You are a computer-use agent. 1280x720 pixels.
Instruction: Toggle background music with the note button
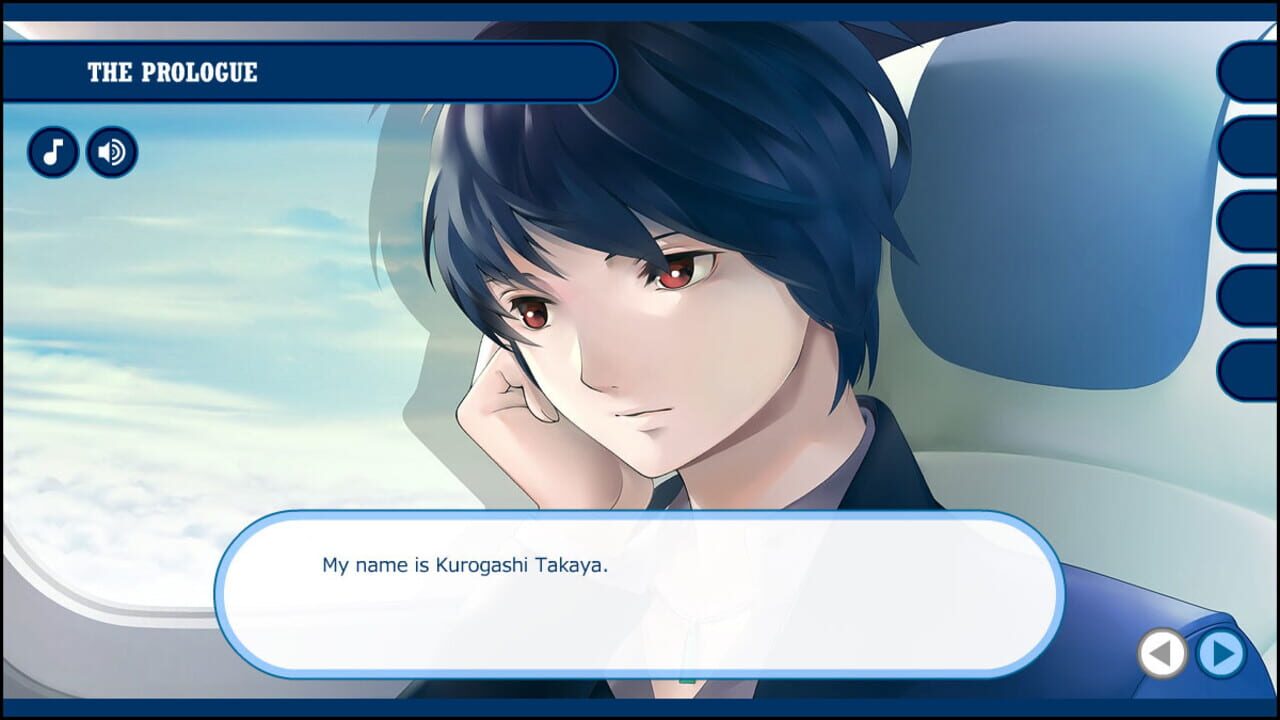coord(54,152)
